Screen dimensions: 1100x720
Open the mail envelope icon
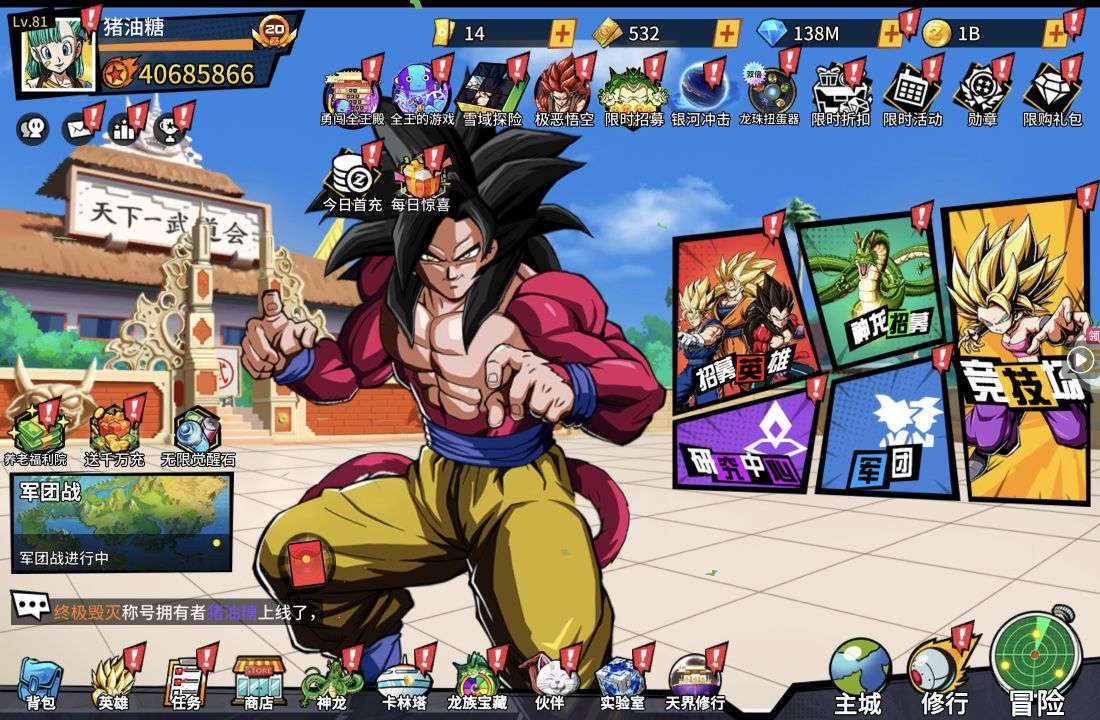coord(77,129)
